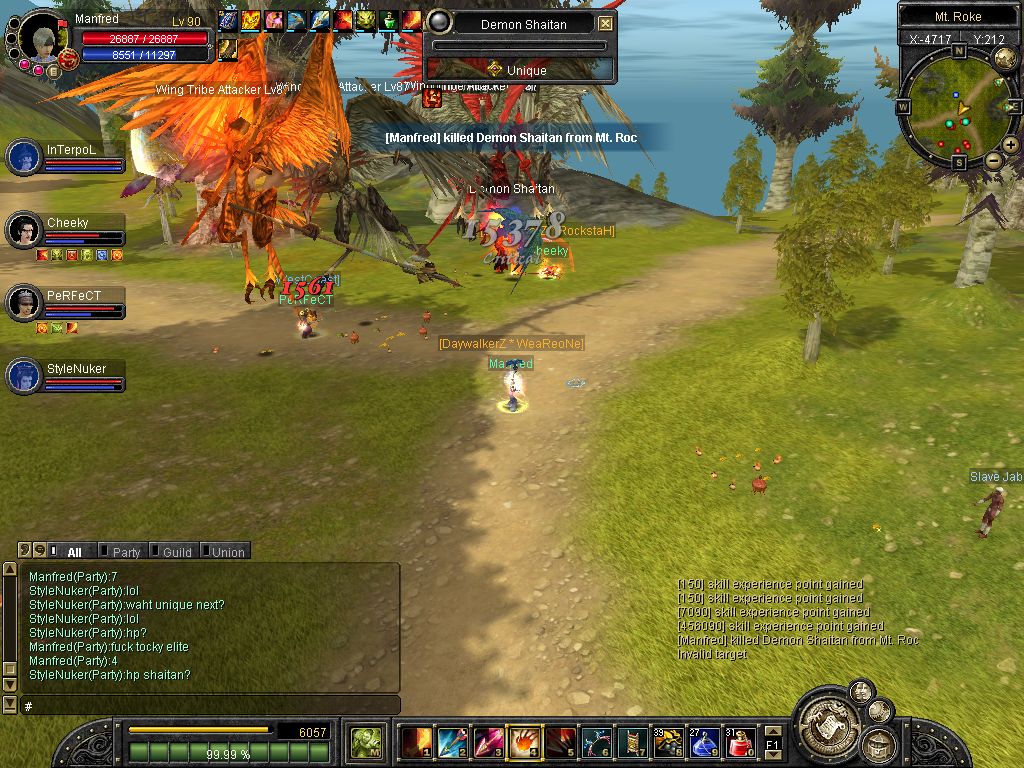Use the blue mana potion in slot 9
The image size is (1024, 768).
704,742
